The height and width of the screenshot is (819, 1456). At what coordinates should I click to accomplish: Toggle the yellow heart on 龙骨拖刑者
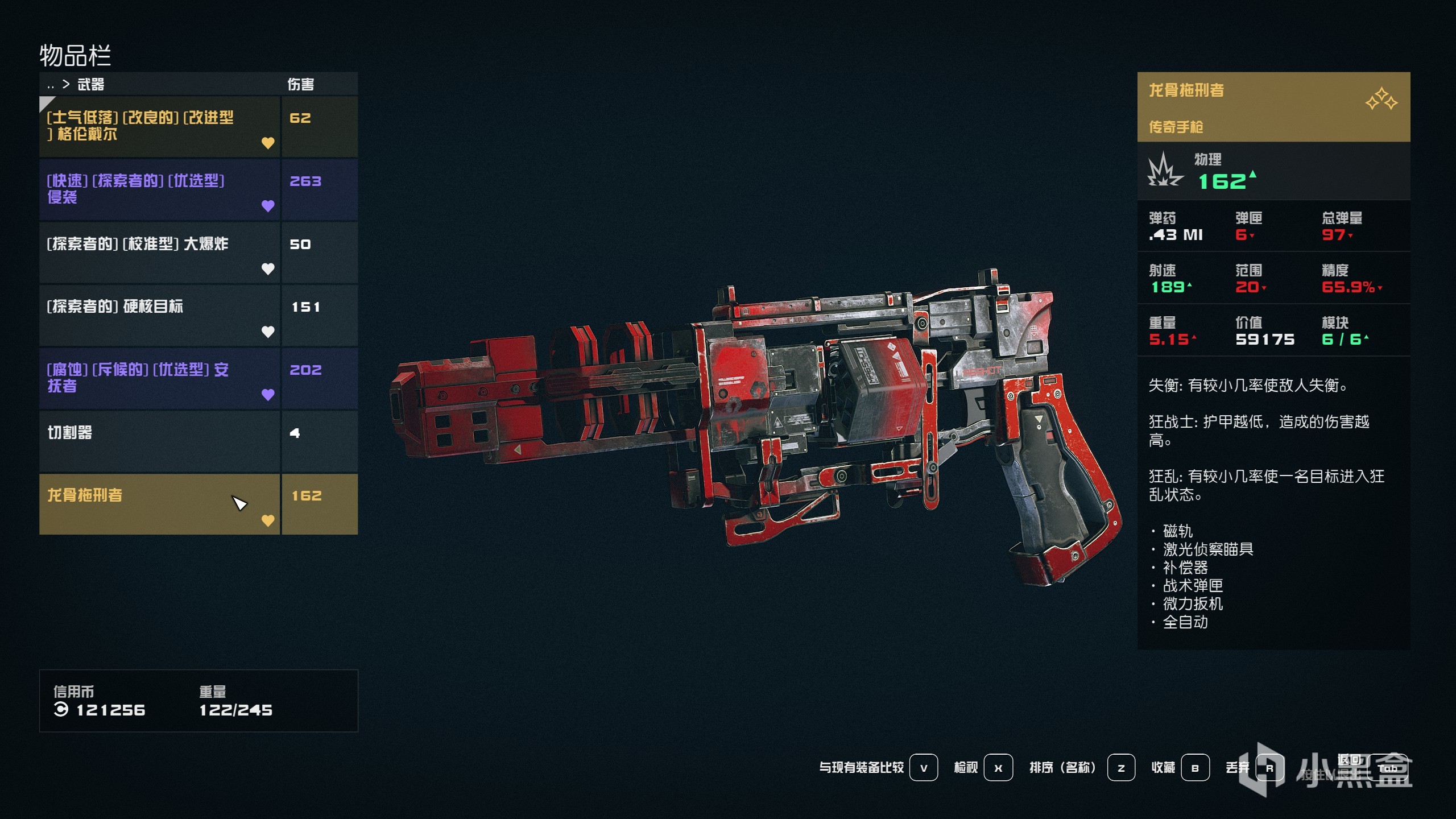click(268, 520)
